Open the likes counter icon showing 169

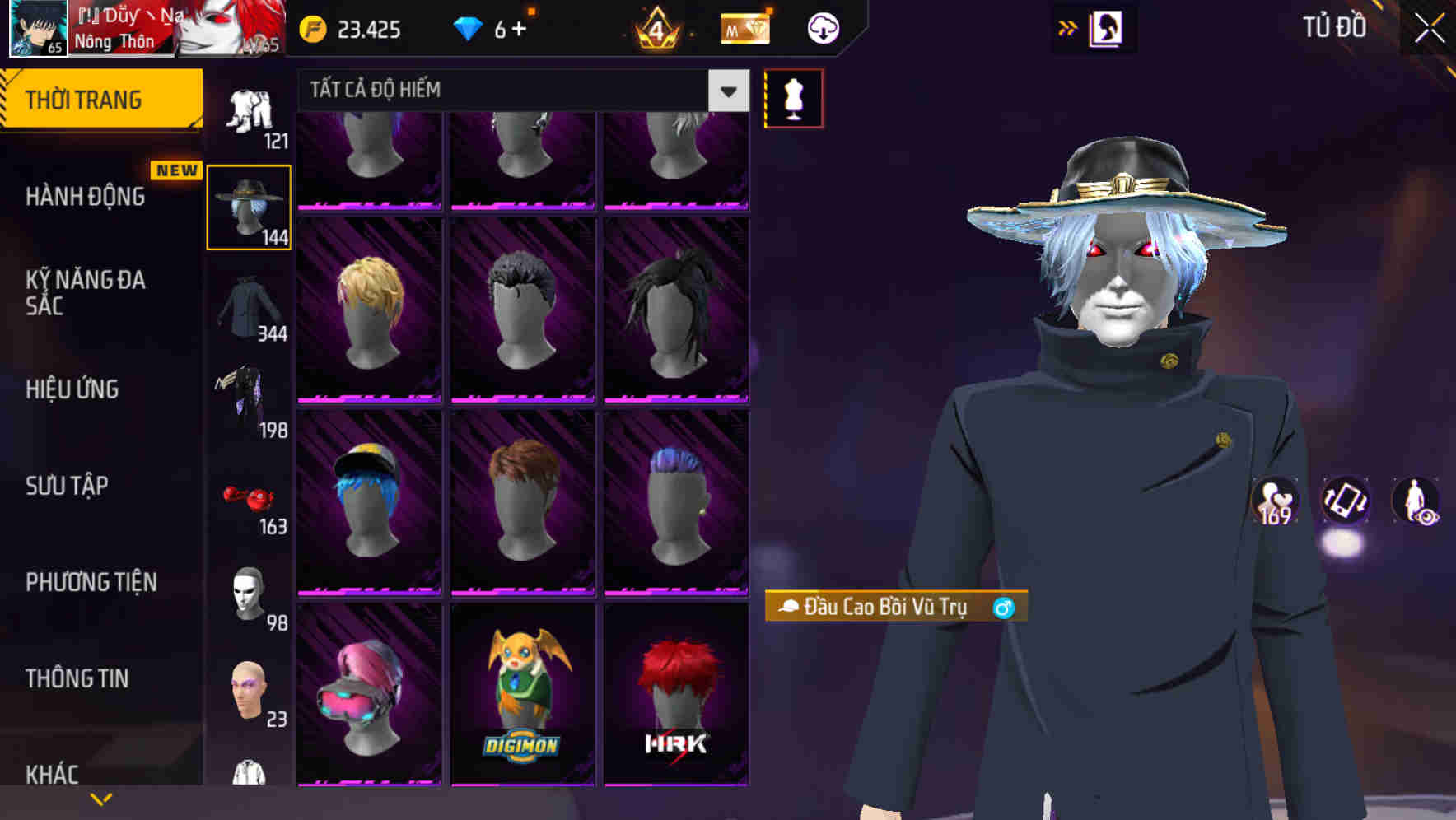1276,502
